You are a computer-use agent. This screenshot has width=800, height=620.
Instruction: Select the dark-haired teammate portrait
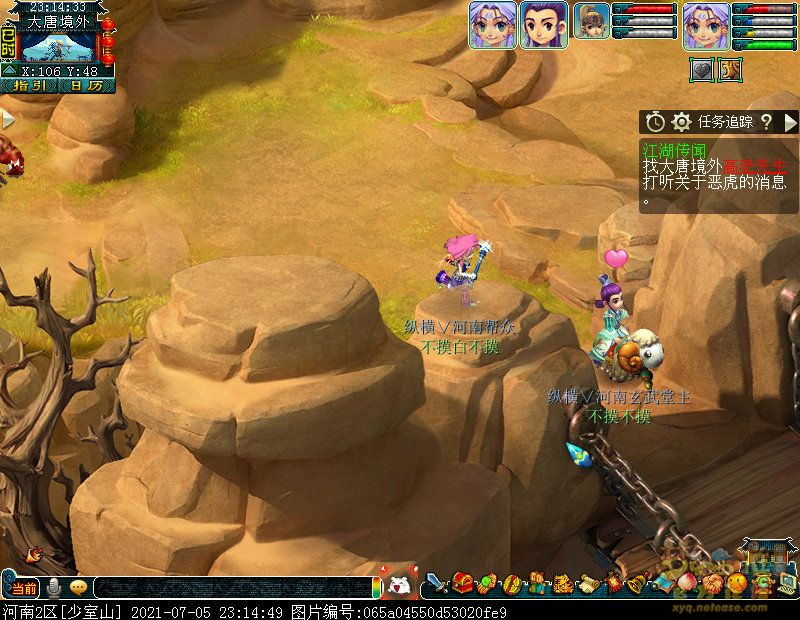tap(544, 25)
